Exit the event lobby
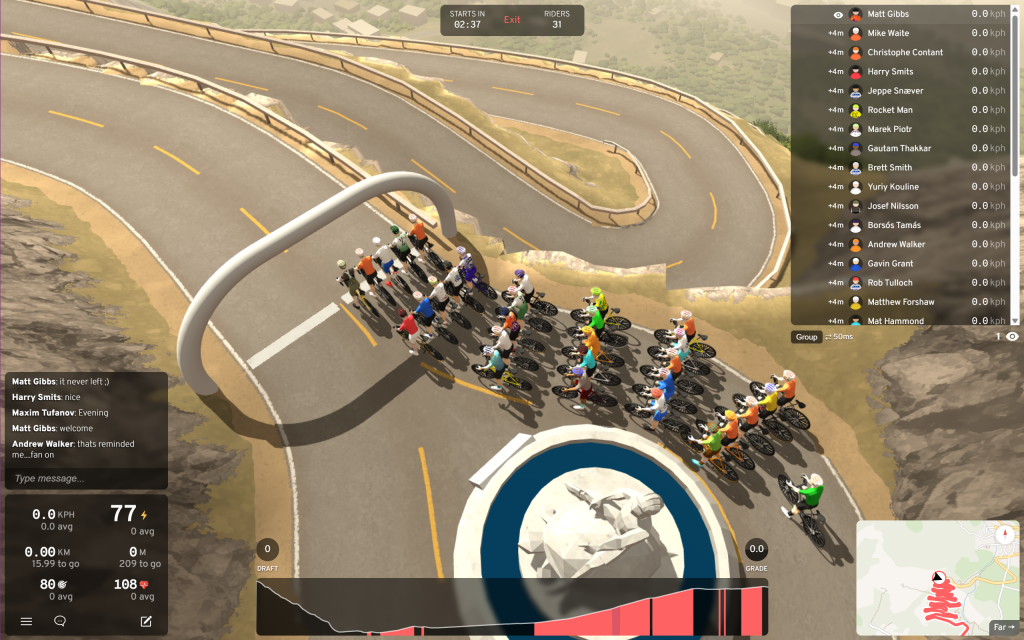 [x=512, y=20]
